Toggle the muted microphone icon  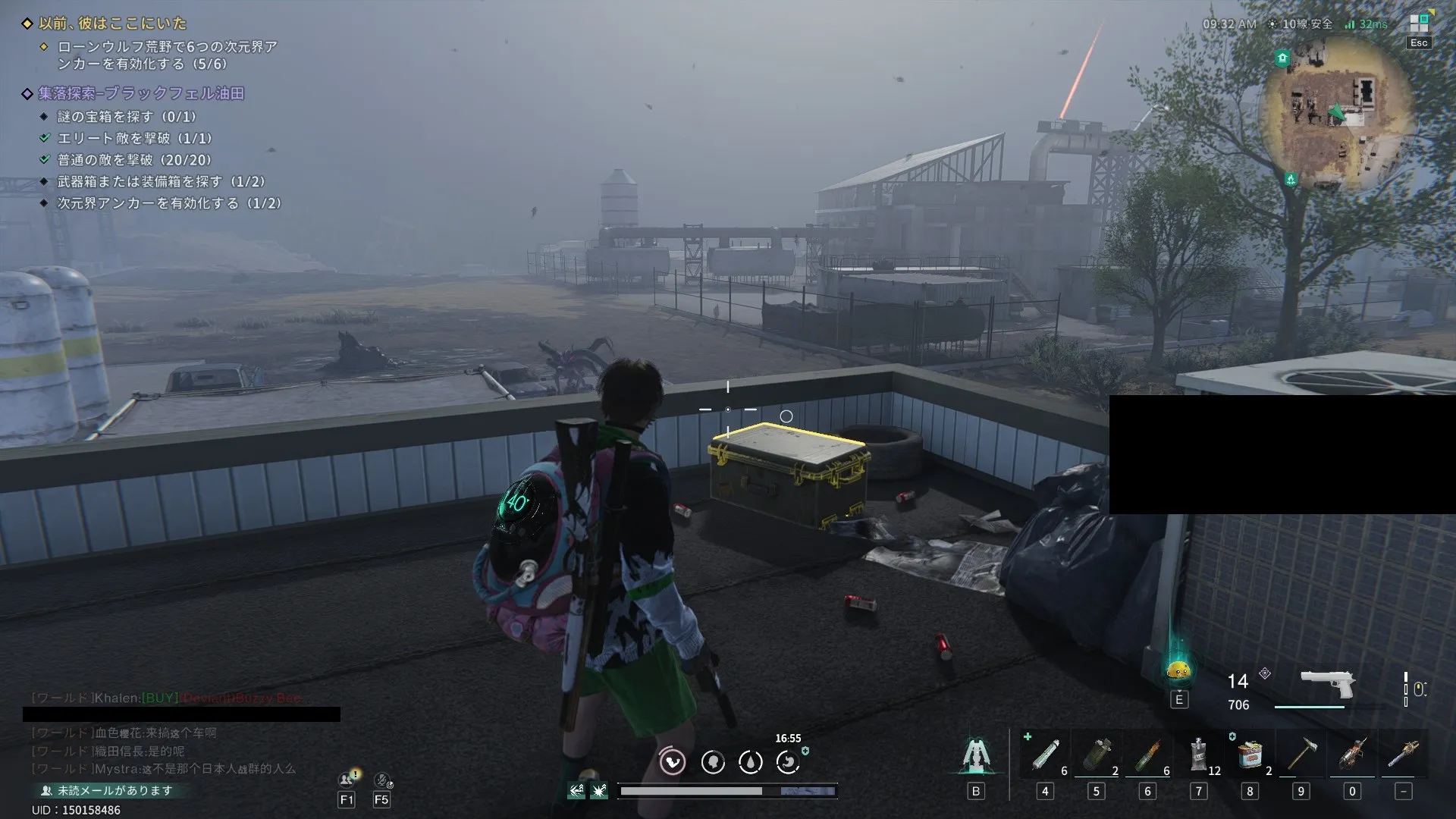tap(382, 780)
